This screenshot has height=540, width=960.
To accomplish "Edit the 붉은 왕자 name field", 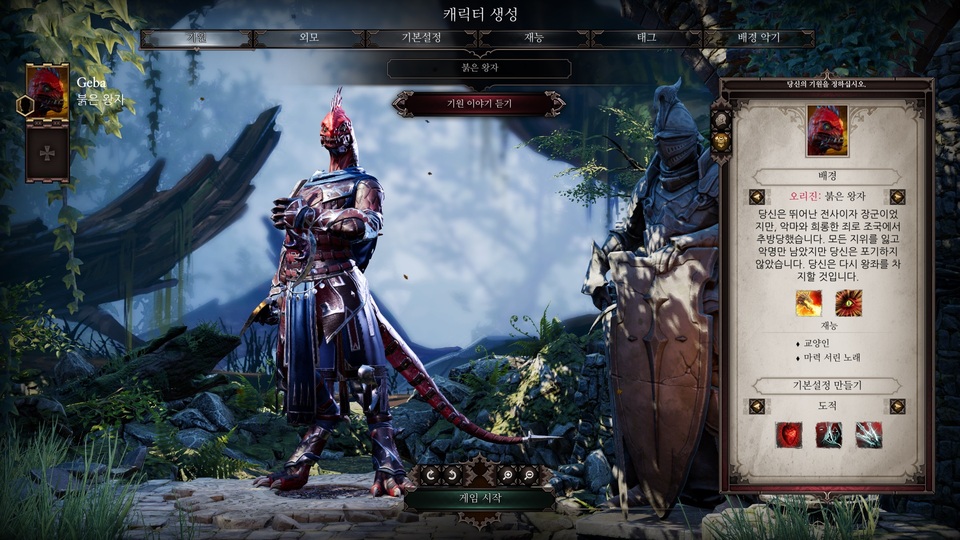I will click(x=479, y=69).
